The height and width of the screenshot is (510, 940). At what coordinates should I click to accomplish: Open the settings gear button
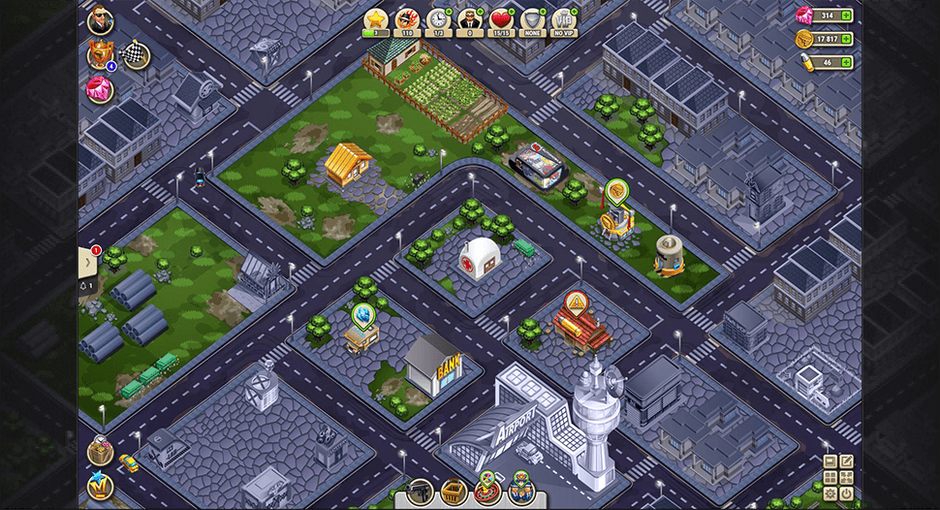tap(830, 493)
